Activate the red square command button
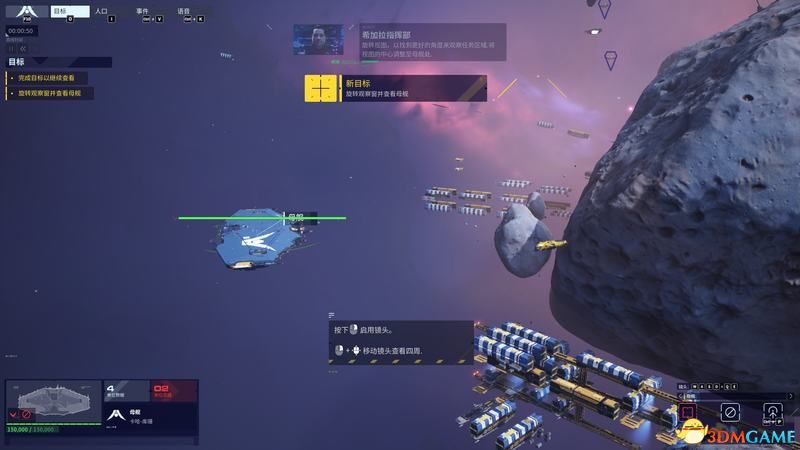Image resolution: width=800 pixels, height=450 pixels. [x=688, y=411]
